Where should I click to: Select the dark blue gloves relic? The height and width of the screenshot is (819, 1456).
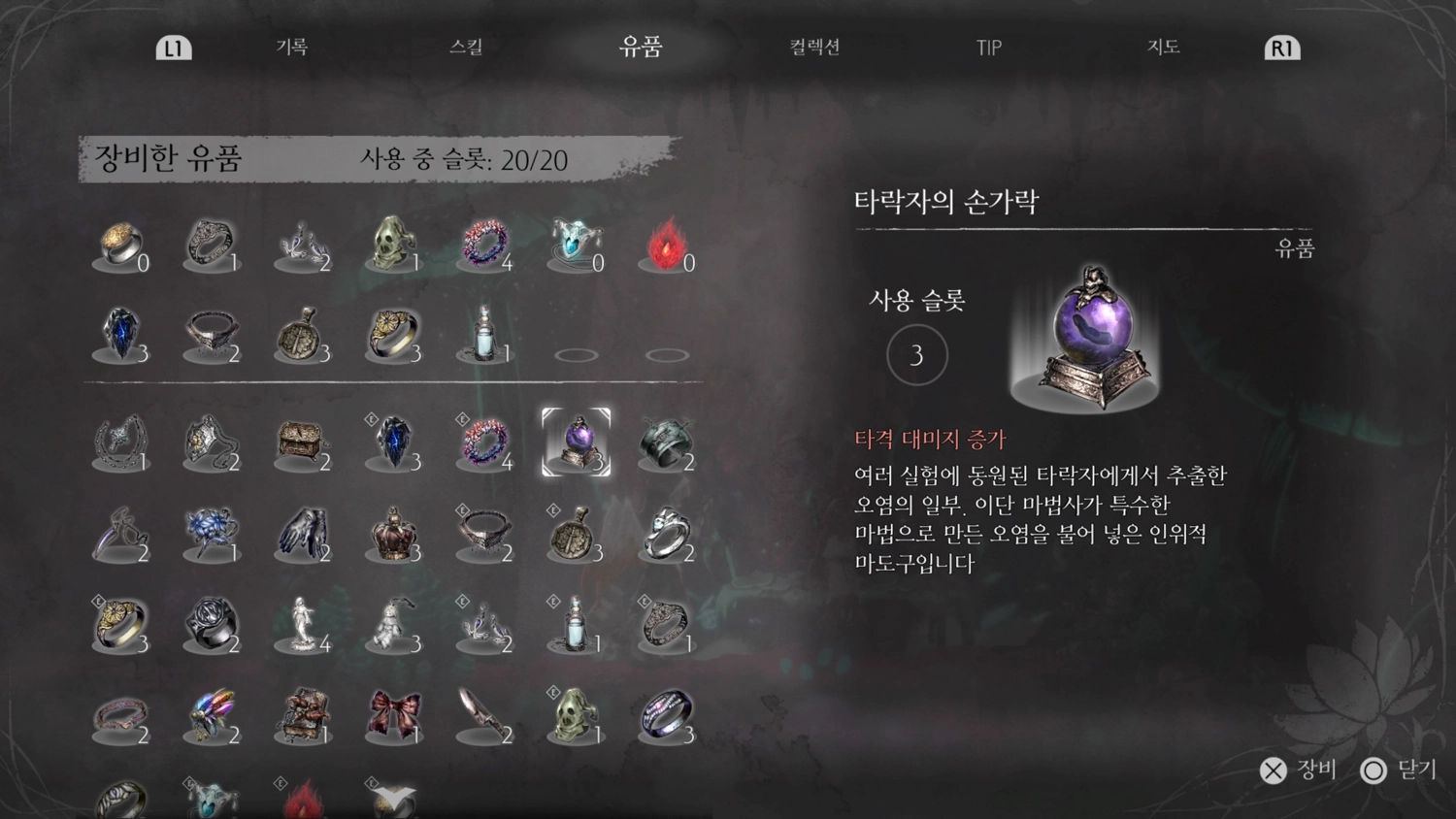point(303,533)
